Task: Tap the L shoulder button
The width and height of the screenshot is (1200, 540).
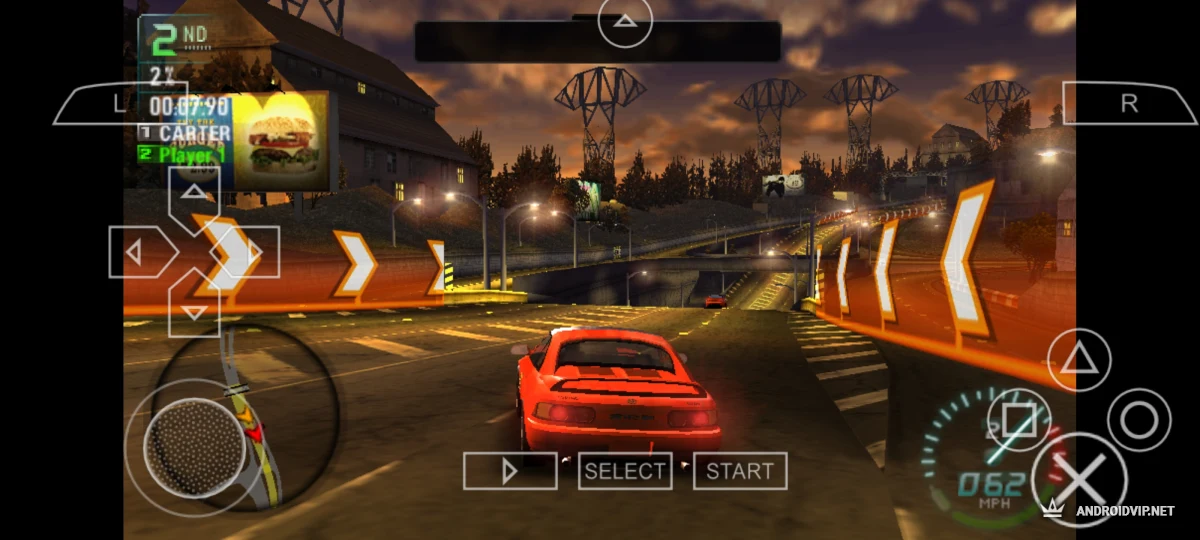Action: point(108,103)
